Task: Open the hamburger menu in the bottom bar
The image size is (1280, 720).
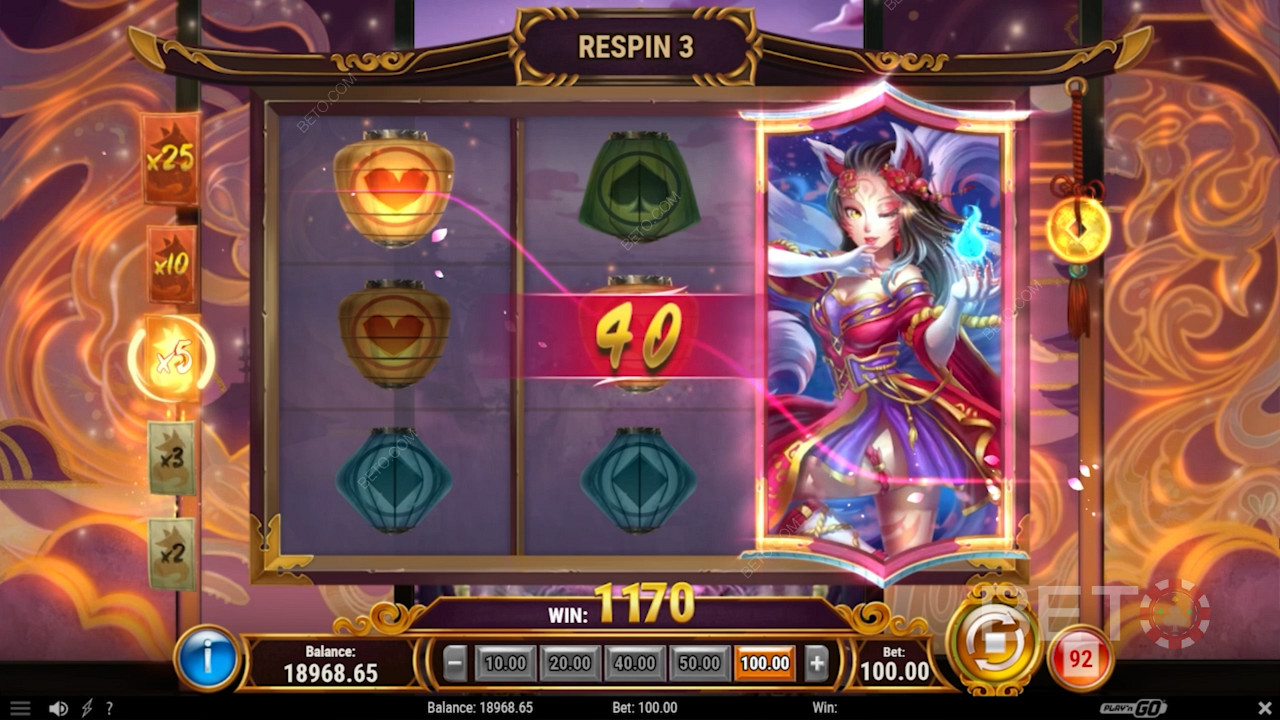Action: (x=19, y=708)
